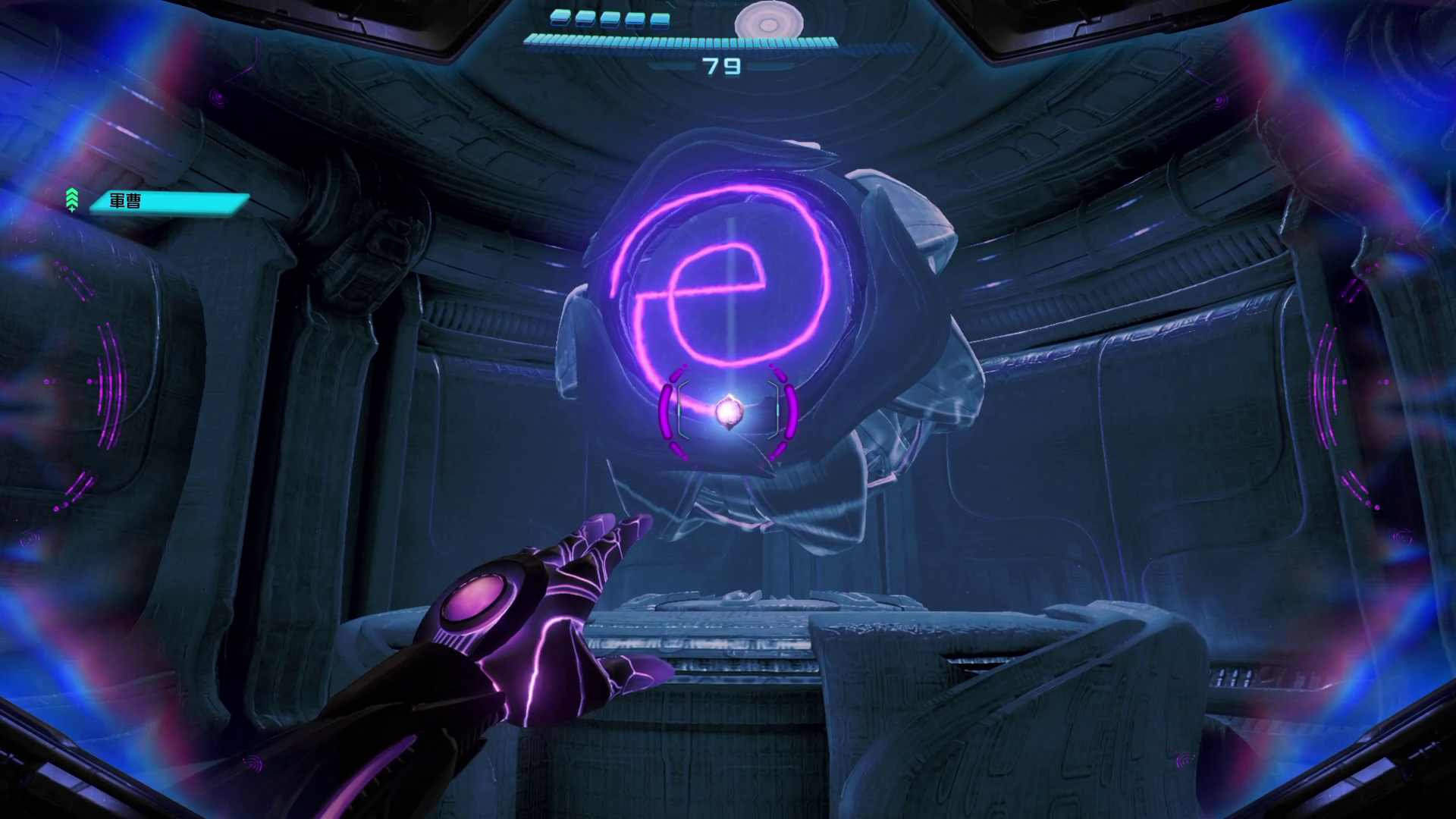This screenshot has height=819, width=1456.
Task: Select the 軍曹 name tag
Action: [169, 202]
